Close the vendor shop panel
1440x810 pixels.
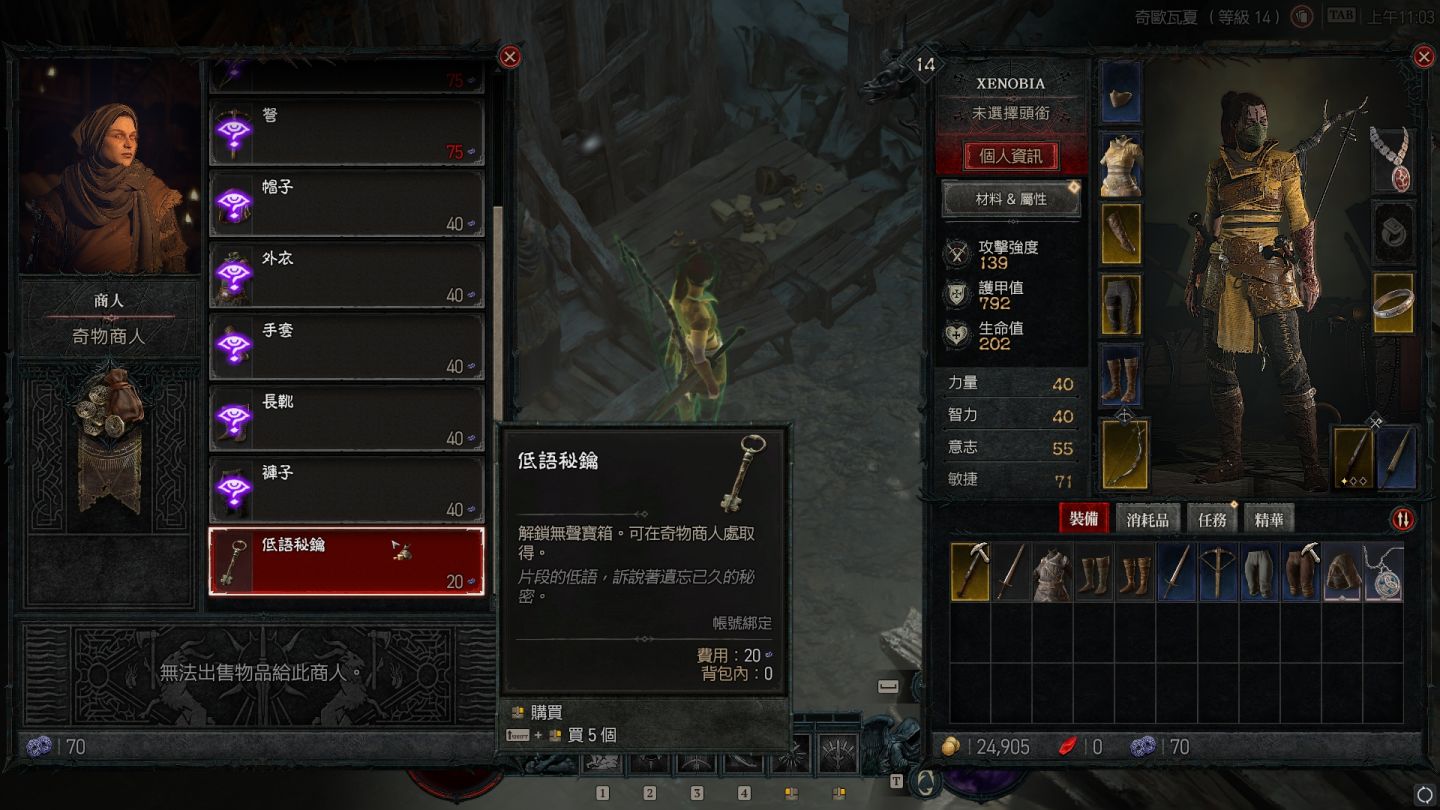click(510, 57)
